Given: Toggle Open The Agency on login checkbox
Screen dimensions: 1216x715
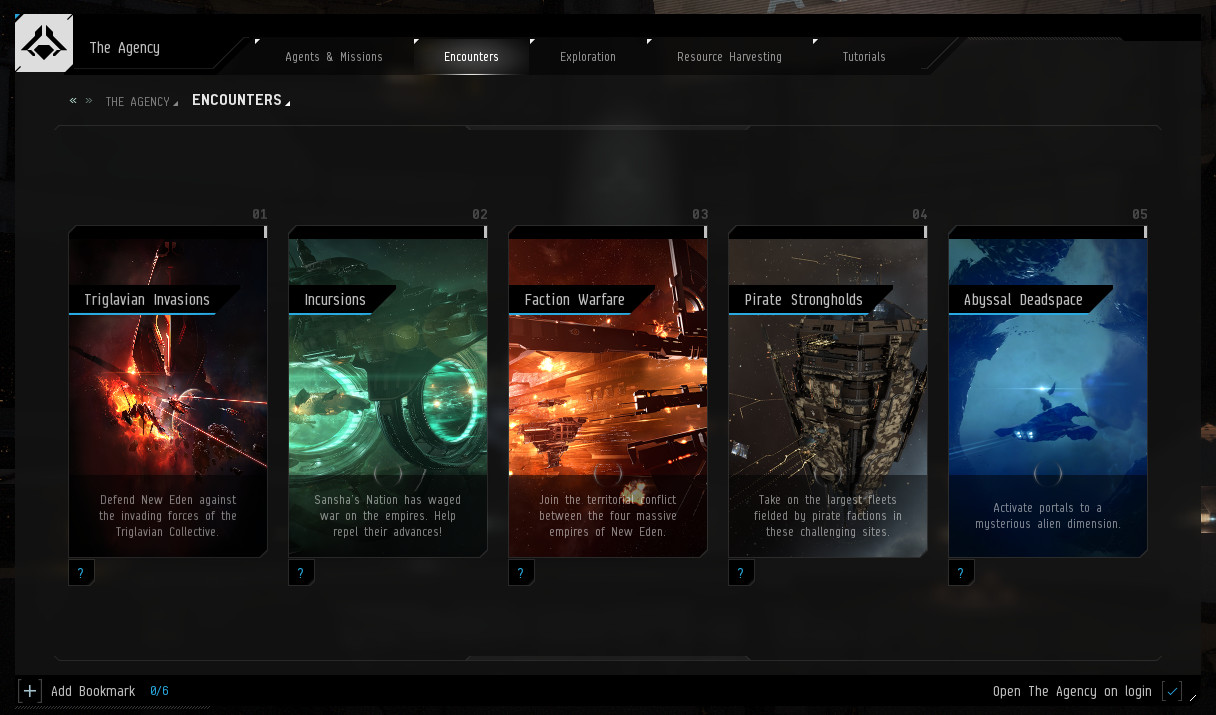Looking at the screenshot, I should coord(1172,691).
